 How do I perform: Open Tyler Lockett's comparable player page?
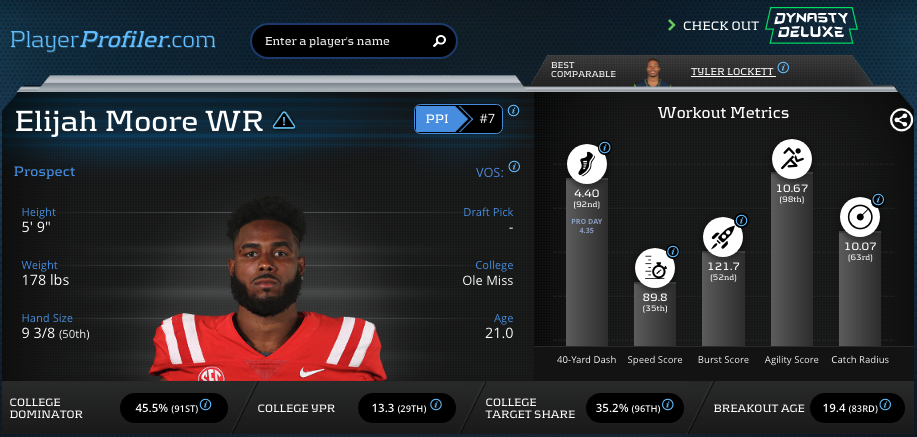click(x=731, y=71)
